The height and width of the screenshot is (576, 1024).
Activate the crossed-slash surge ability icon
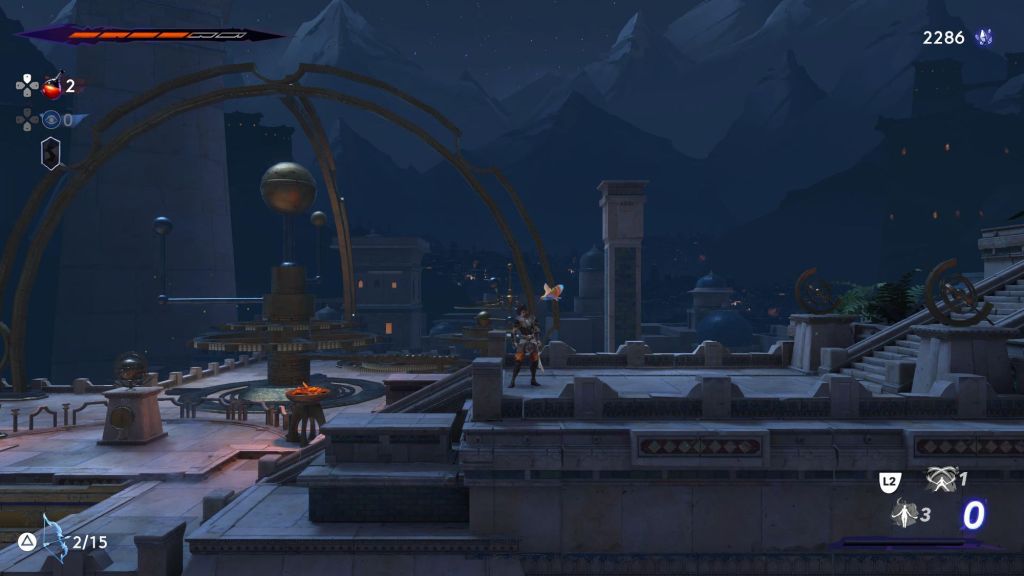(941, 479)
